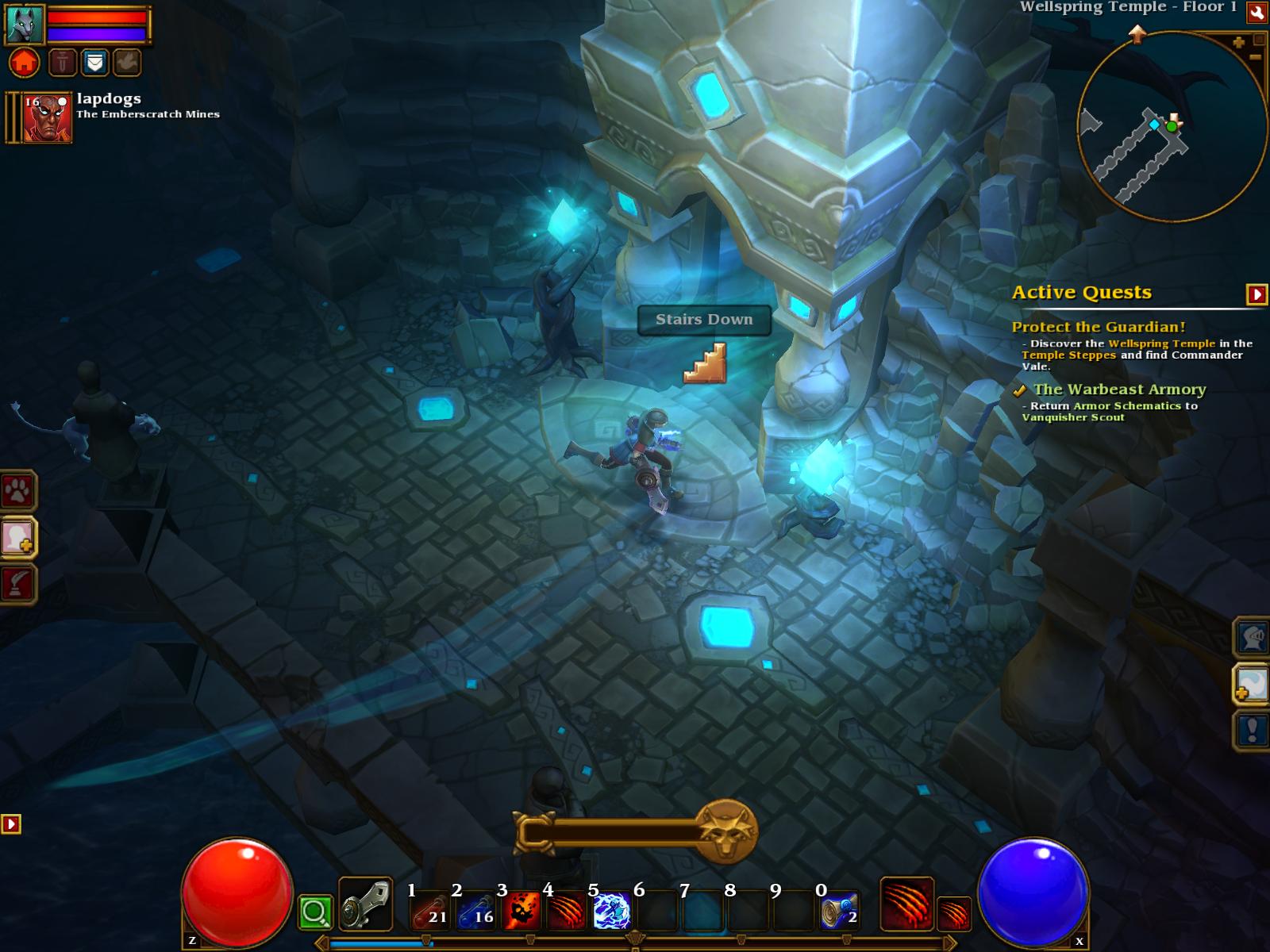Viewport: 1270px width, 952px height.
Task: Open the wrench settings menu
Action: (1257, 12)
